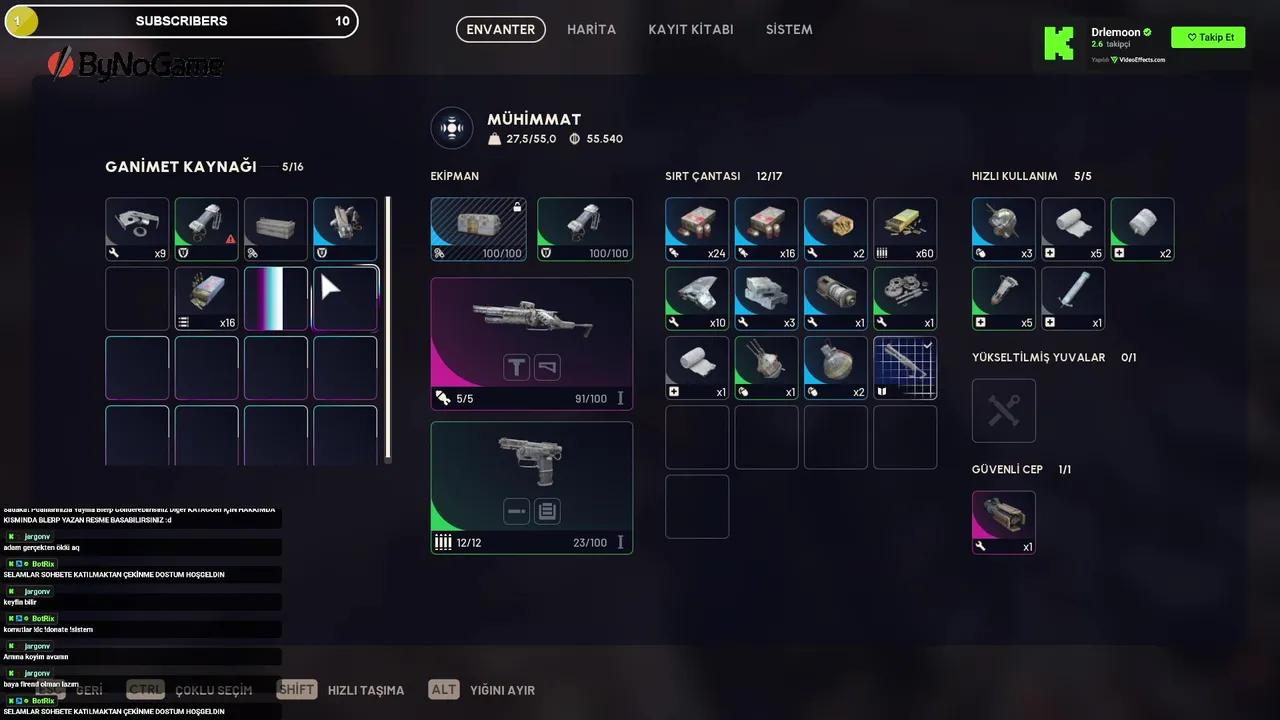
Task: Select the equipped shield slot in Ekipman
Action: [x=585, y=229]
